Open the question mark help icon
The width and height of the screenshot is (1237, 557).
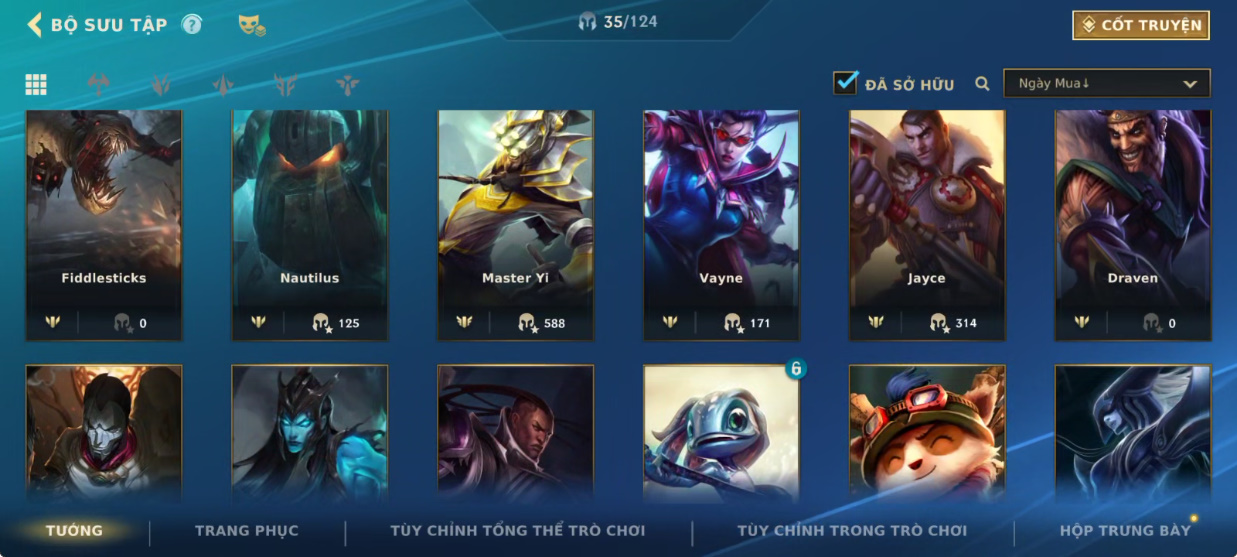coord(191,25)
